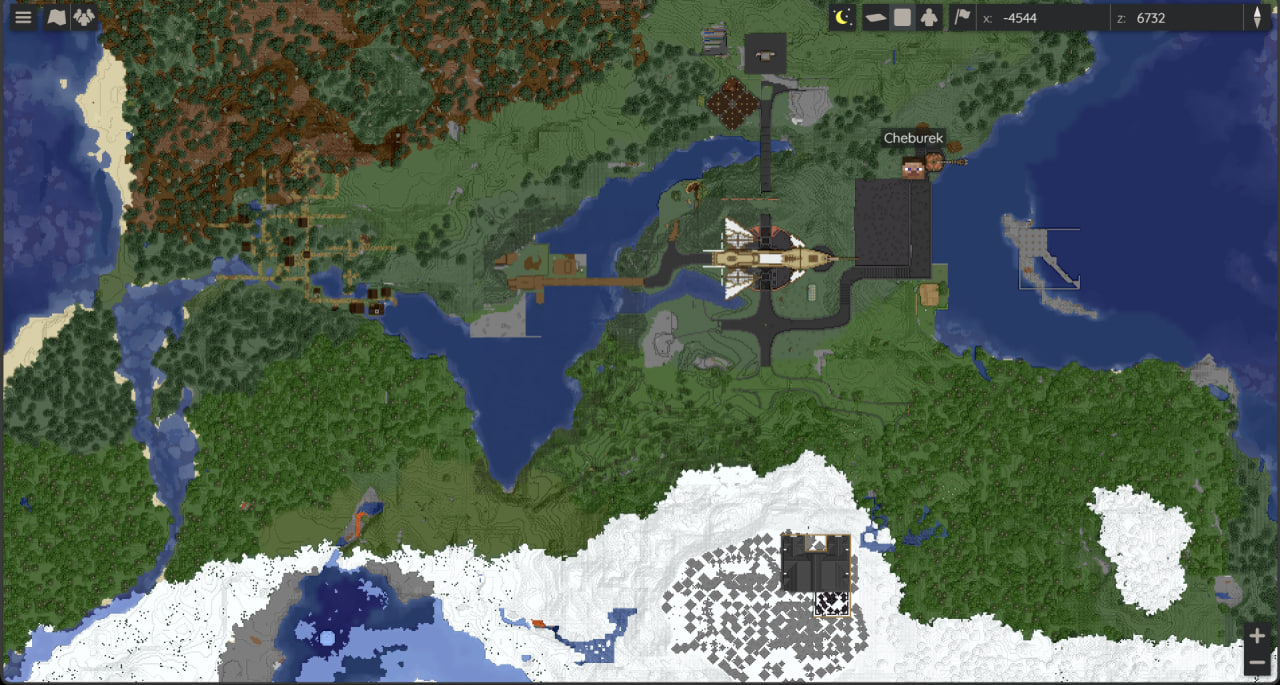Zoom in with the plus button
This screenshot has width=1280, height=685.
1257,636
